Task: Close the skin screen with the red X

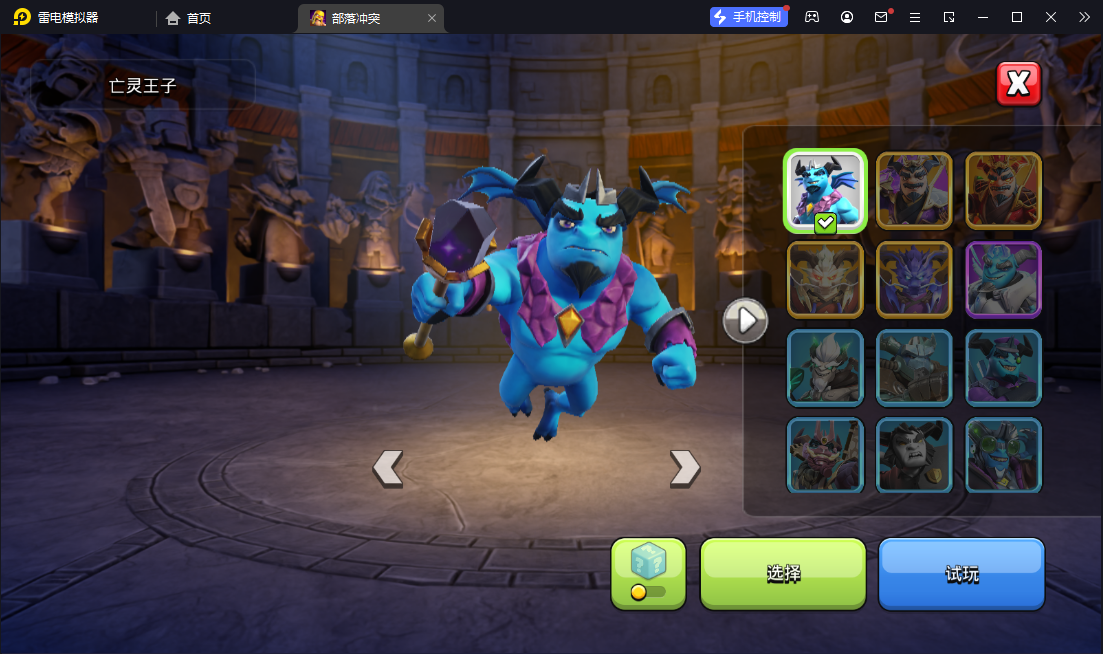Action: [1018, 84]
